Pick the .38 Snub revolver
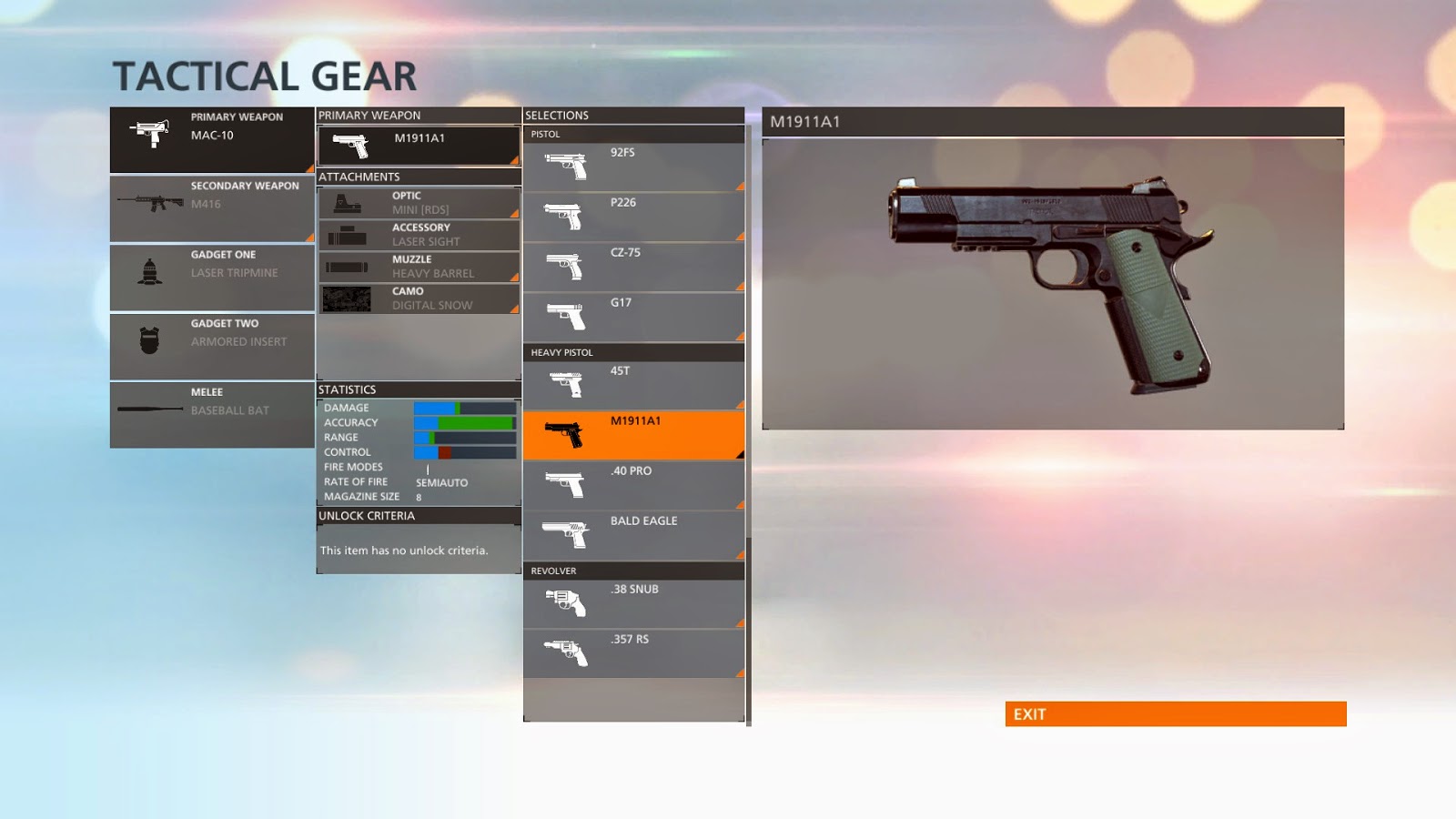 [633, 603]
